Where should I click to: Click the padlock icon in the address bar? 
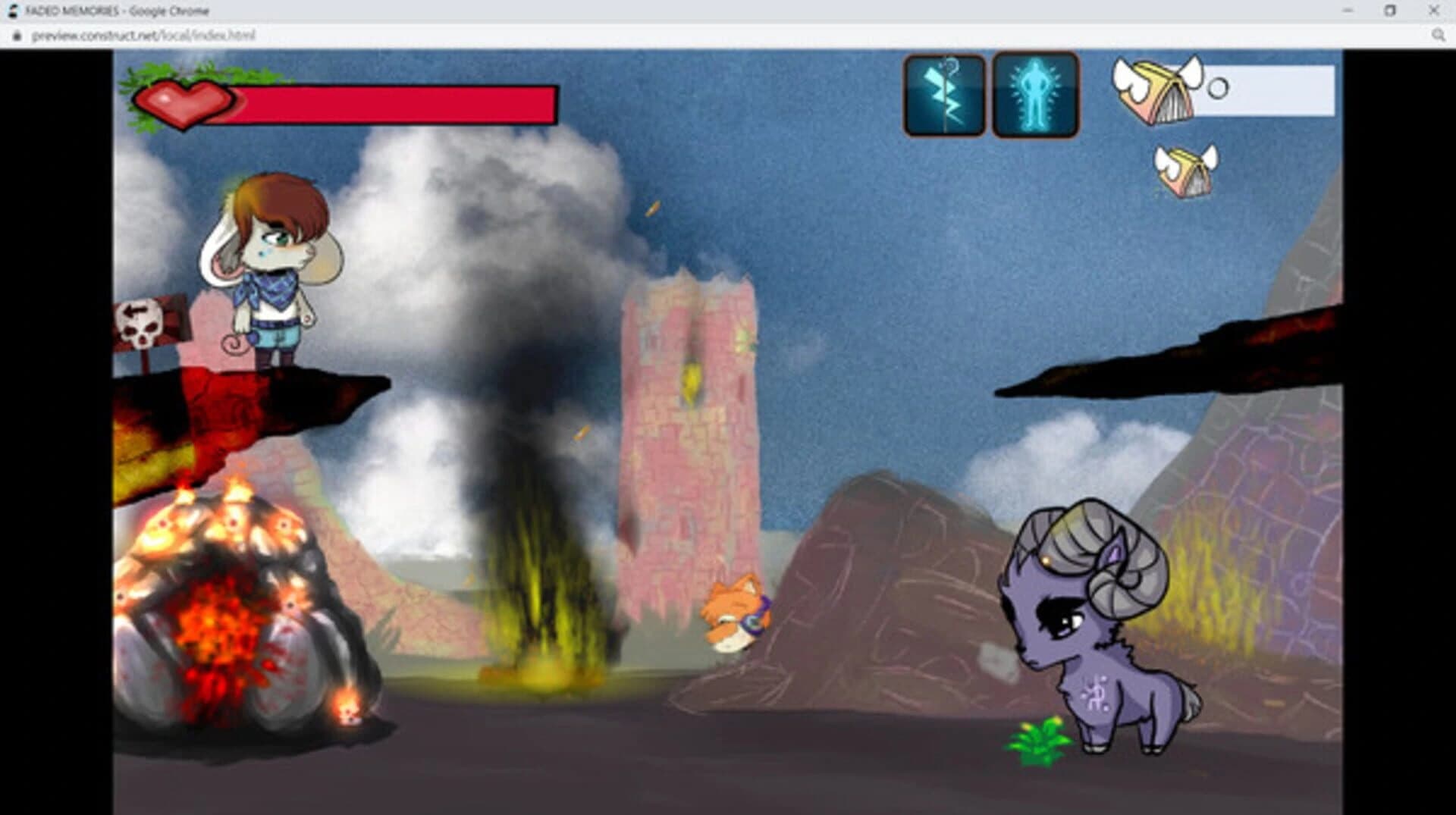18,35
